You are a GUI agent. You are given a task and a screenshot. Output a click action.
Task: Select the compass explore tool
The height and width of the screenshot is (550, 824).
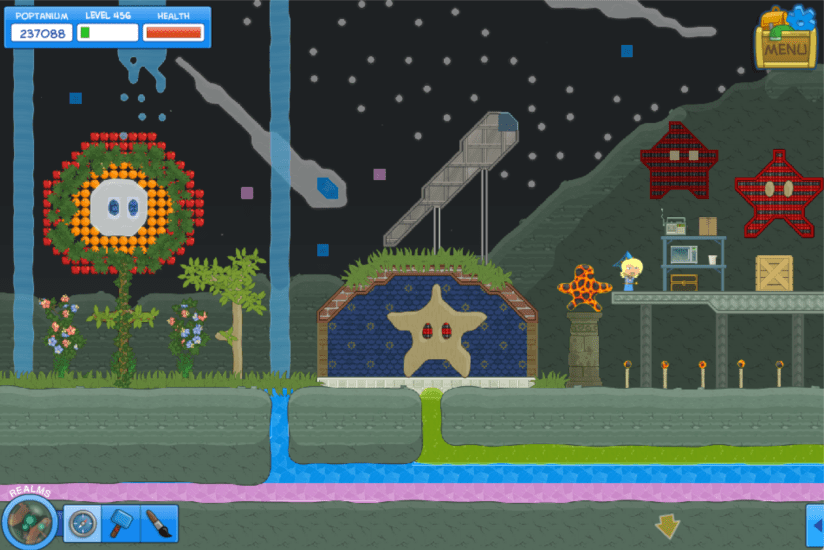tap(83, 523)
